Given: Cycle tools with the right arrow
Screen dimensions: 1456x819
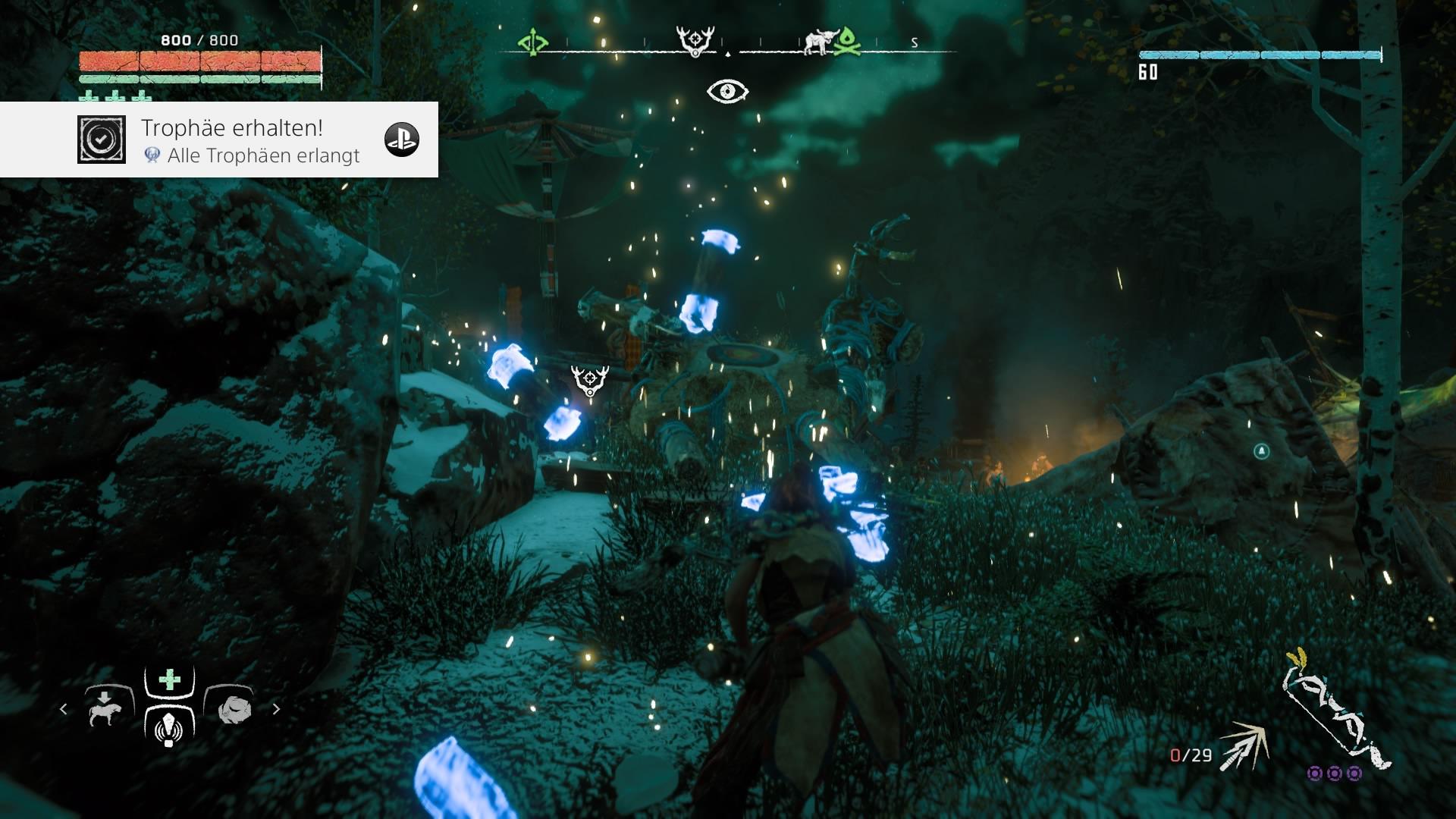Looking at the screenshot, I should tap(277, 710).
